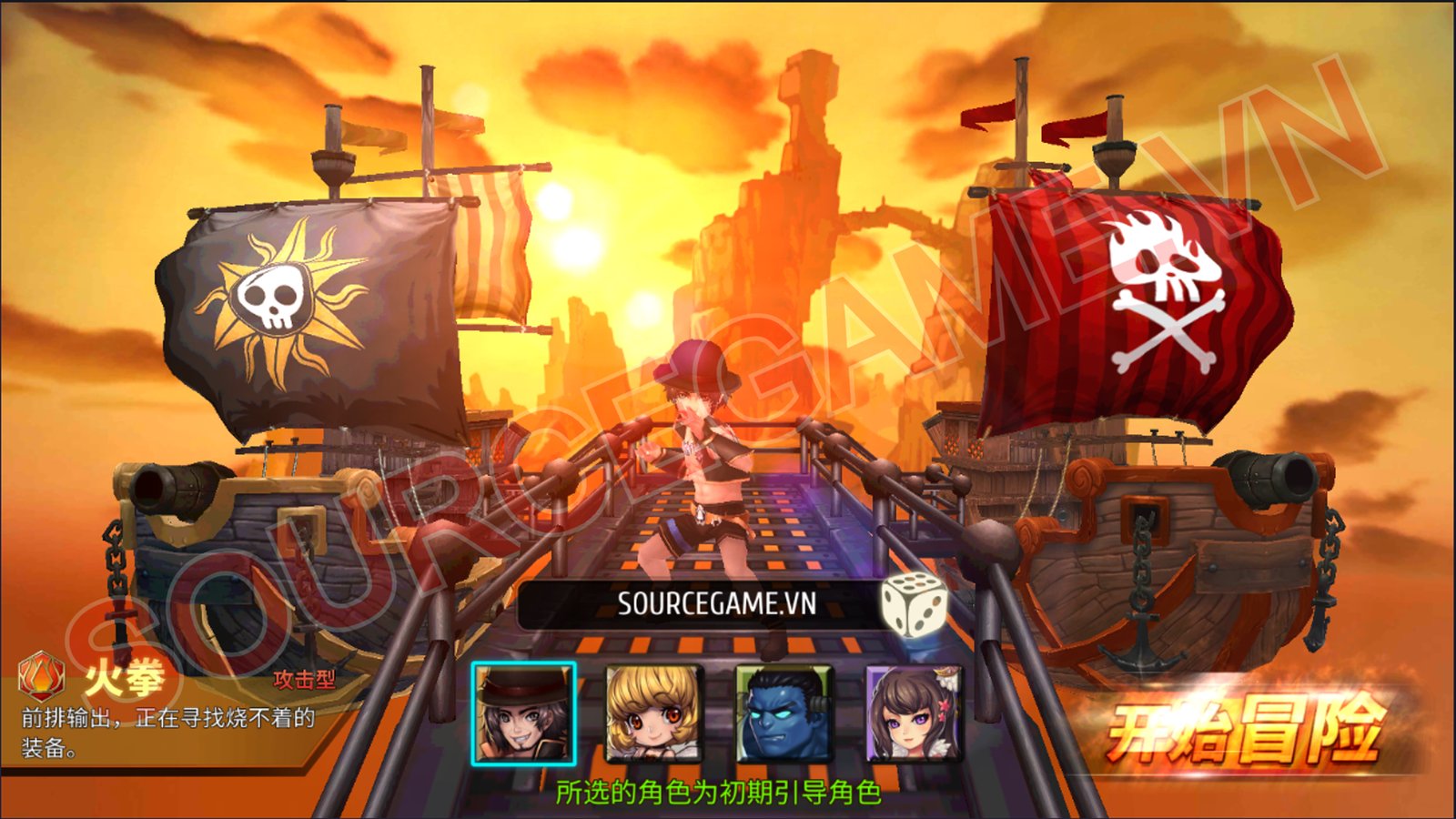
Task: Choose the blonde curly-haired girl portrait
Action: pyautogui.click(x=653, y=714)
